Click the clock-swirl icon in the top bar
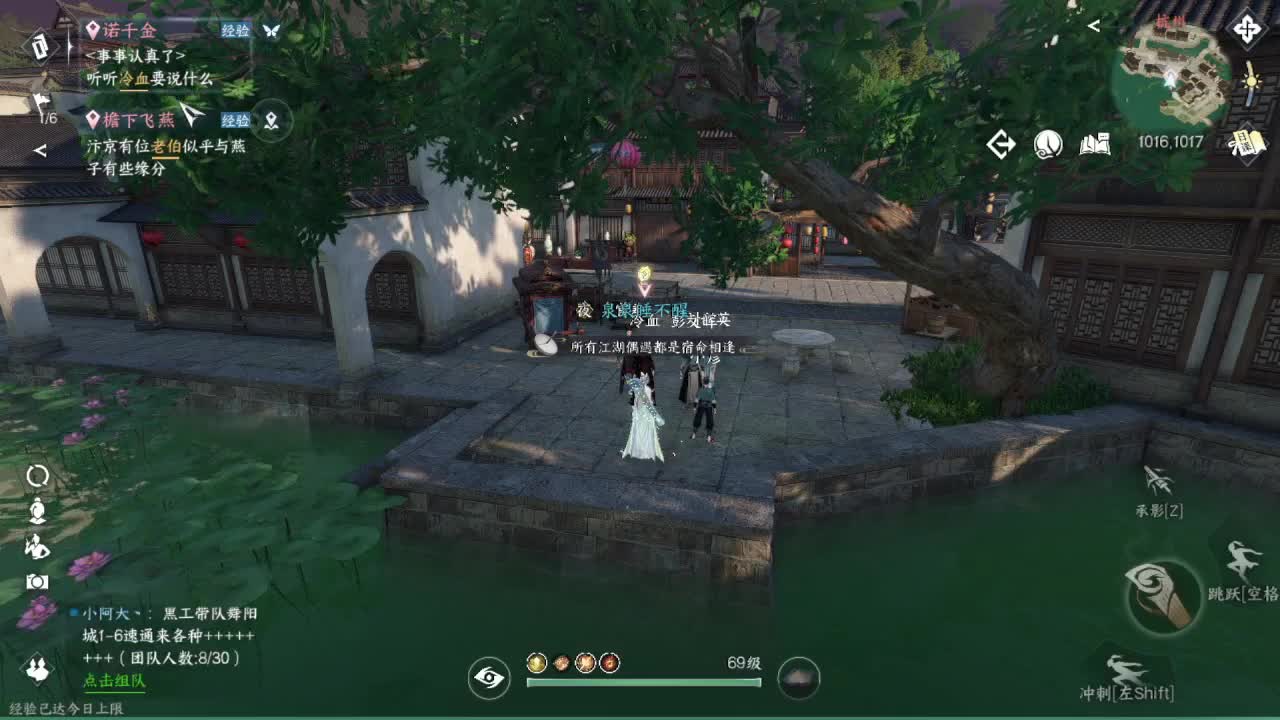The image size is (1280, 720). click(x=1047, y=145)
